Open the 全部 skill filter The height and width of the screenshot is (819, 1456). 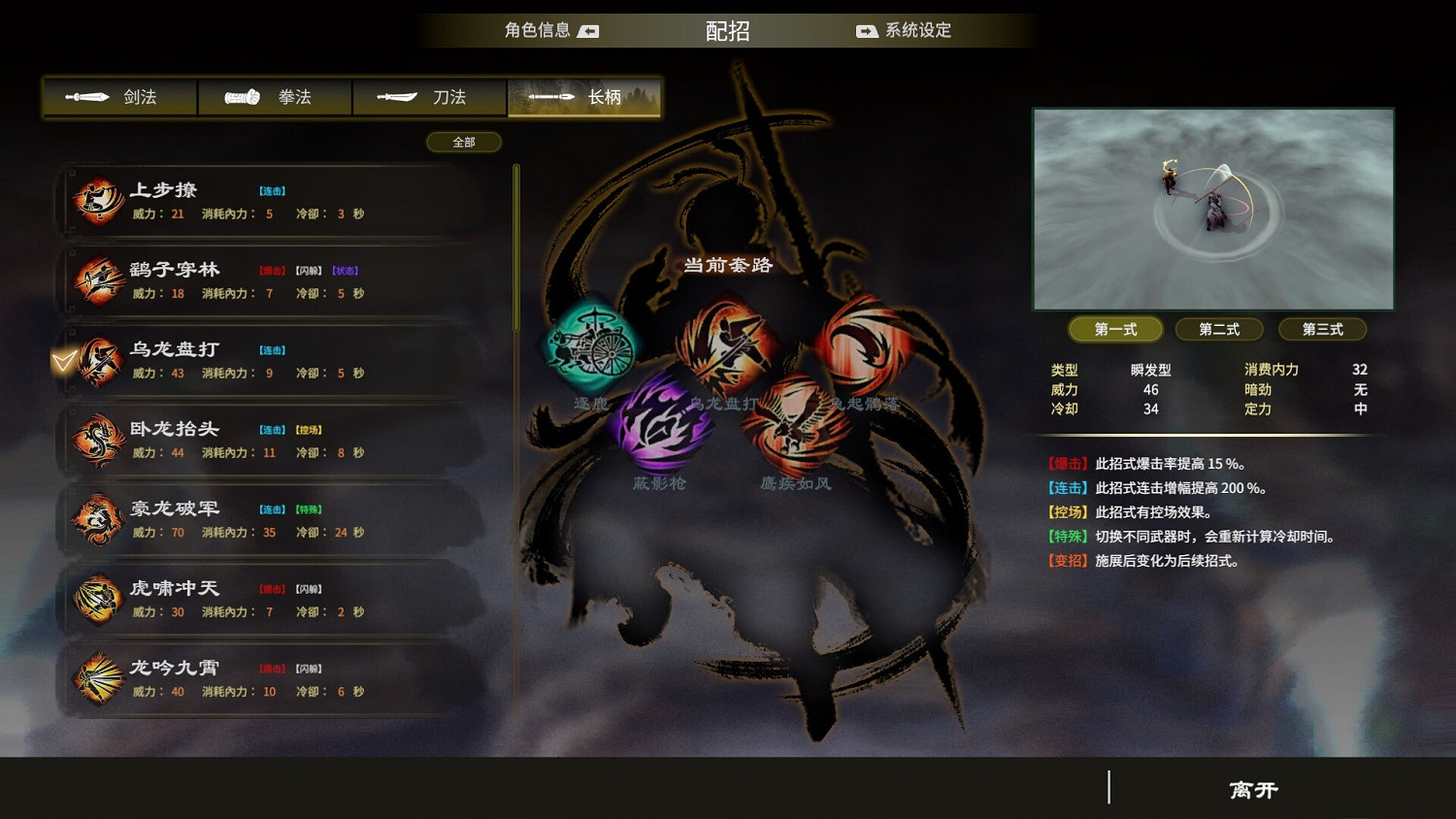[463, 142]
